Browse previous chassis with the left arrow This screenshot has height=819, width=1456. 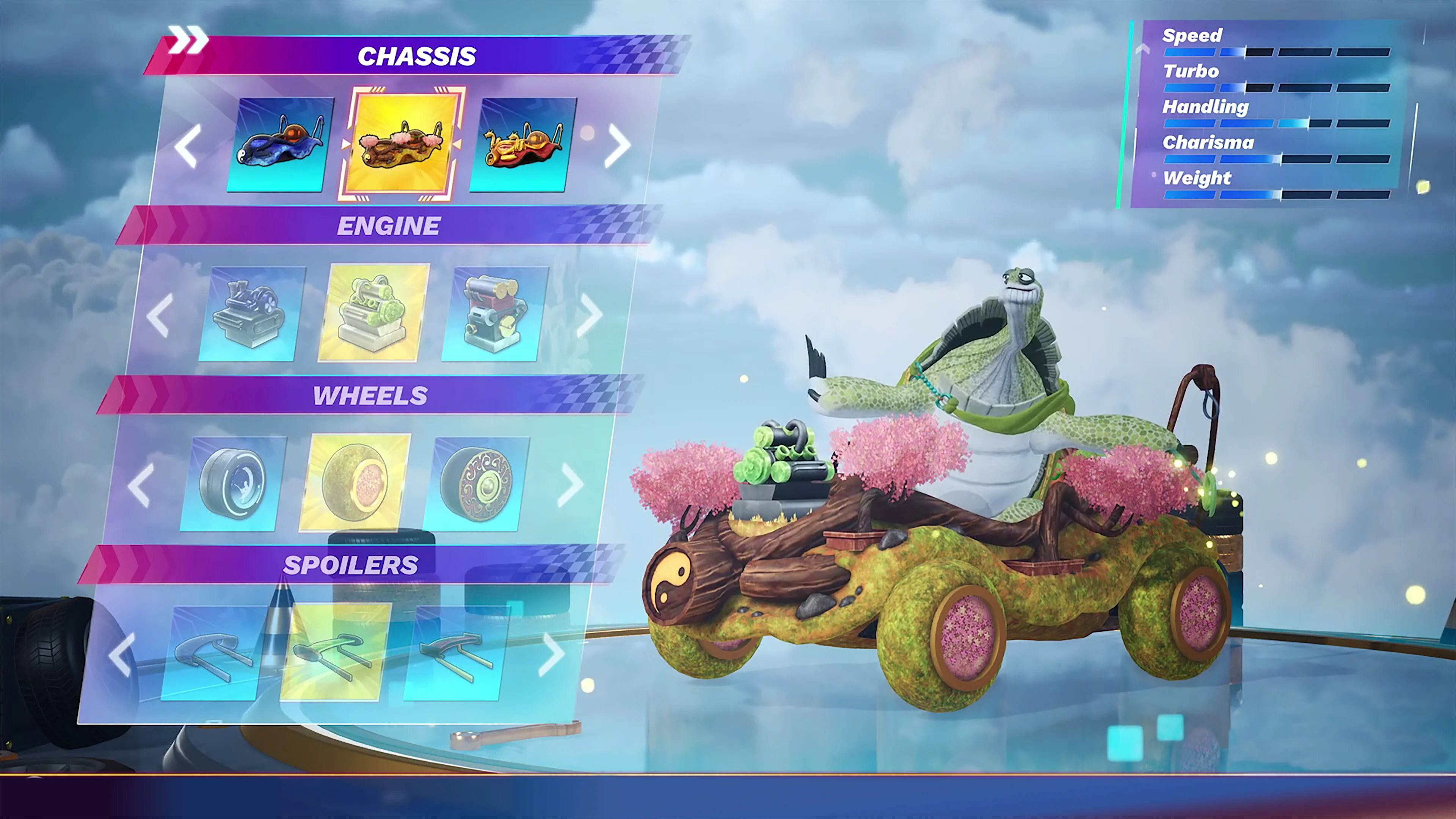tap(187, 146)
